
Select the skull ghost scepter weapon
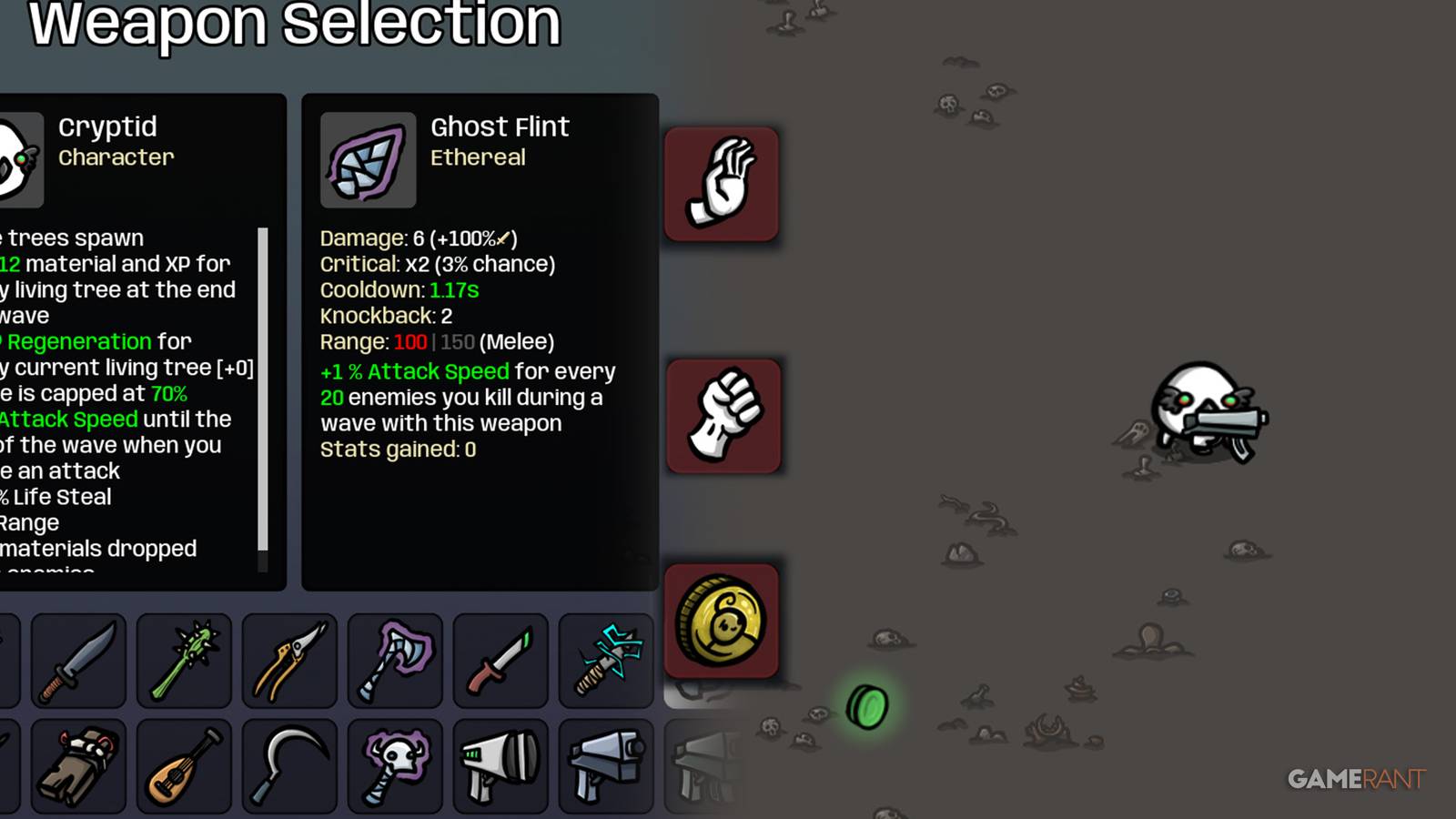click(394, 764)
